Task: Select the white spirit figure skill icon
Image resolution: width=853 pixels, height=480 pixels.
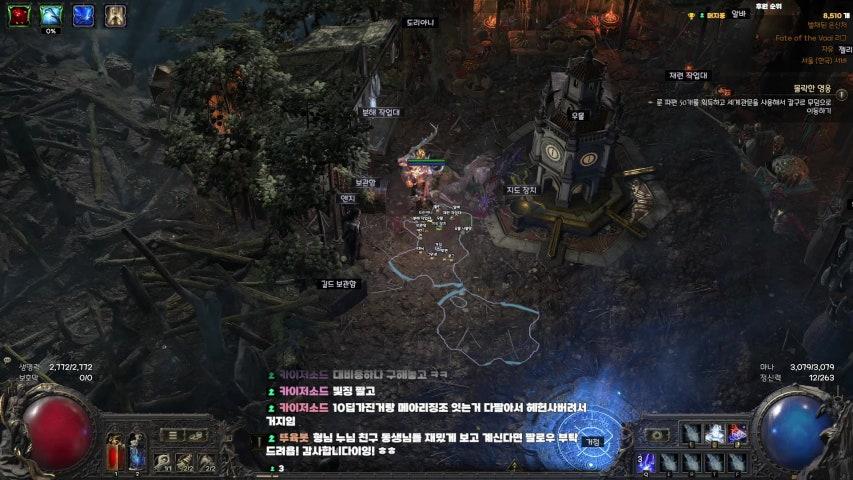Action: (715, 433)
